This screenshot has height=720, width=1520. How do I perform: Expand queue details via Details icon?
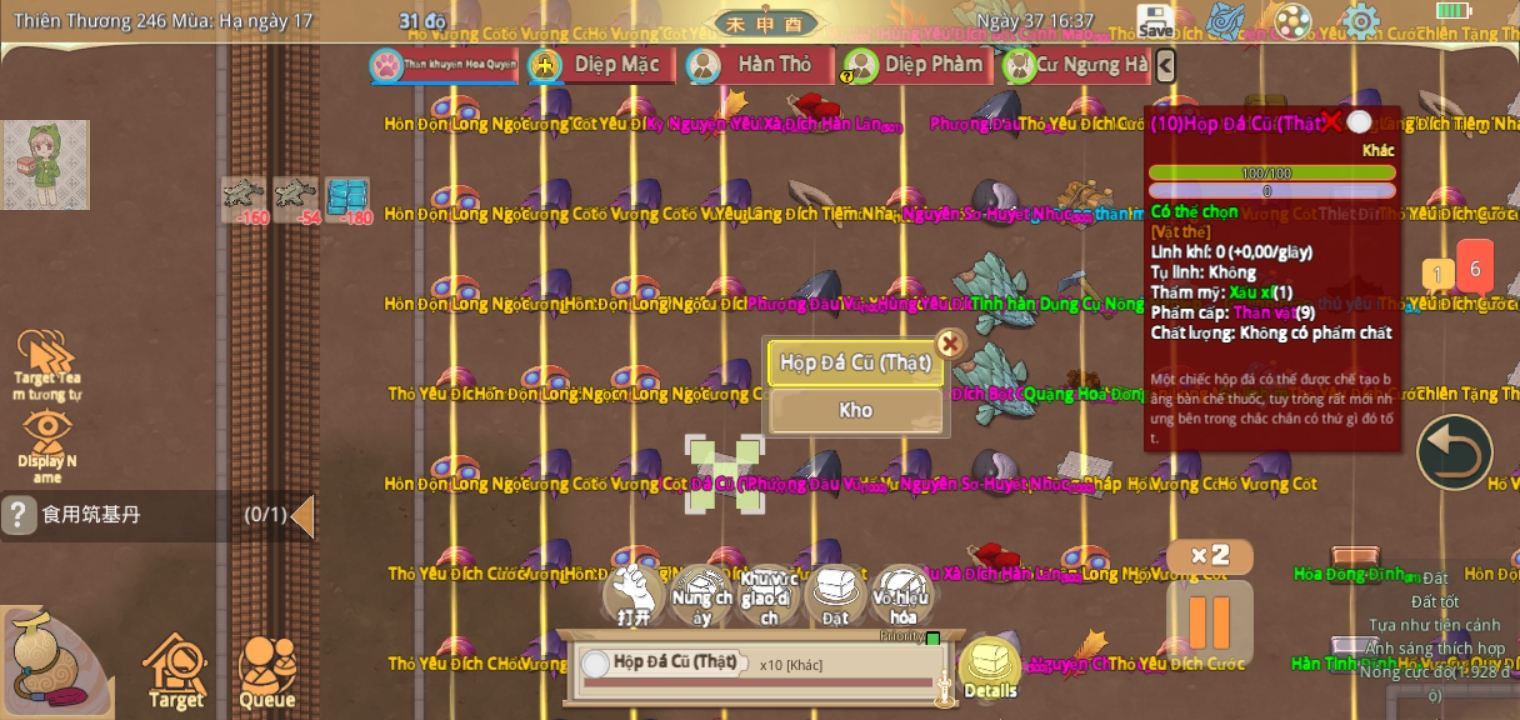[x=988, y=662]
